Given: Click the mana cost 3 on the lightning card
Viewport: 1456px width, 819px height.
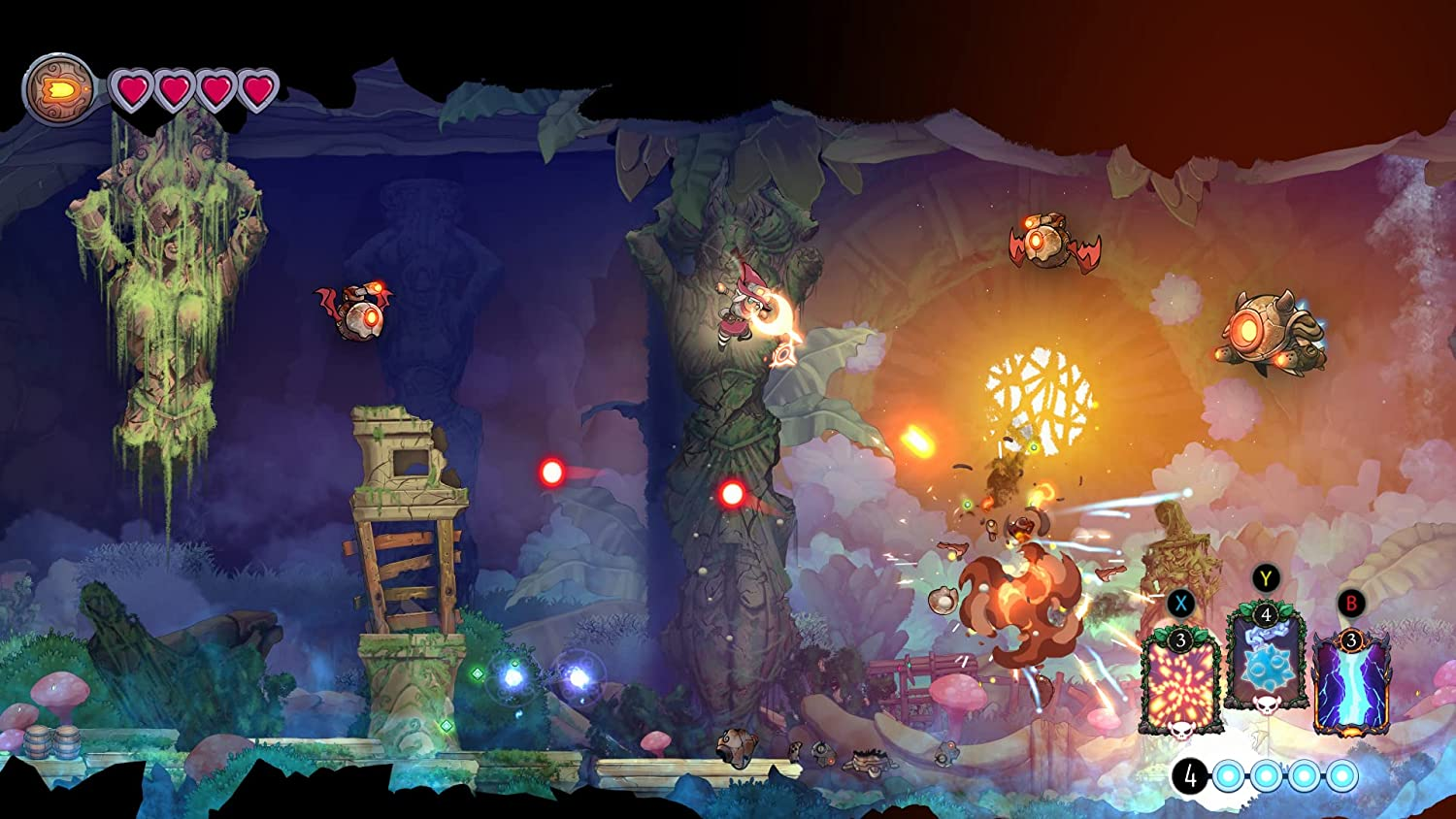Looking at the screenshot, I should coord(1350,641).
